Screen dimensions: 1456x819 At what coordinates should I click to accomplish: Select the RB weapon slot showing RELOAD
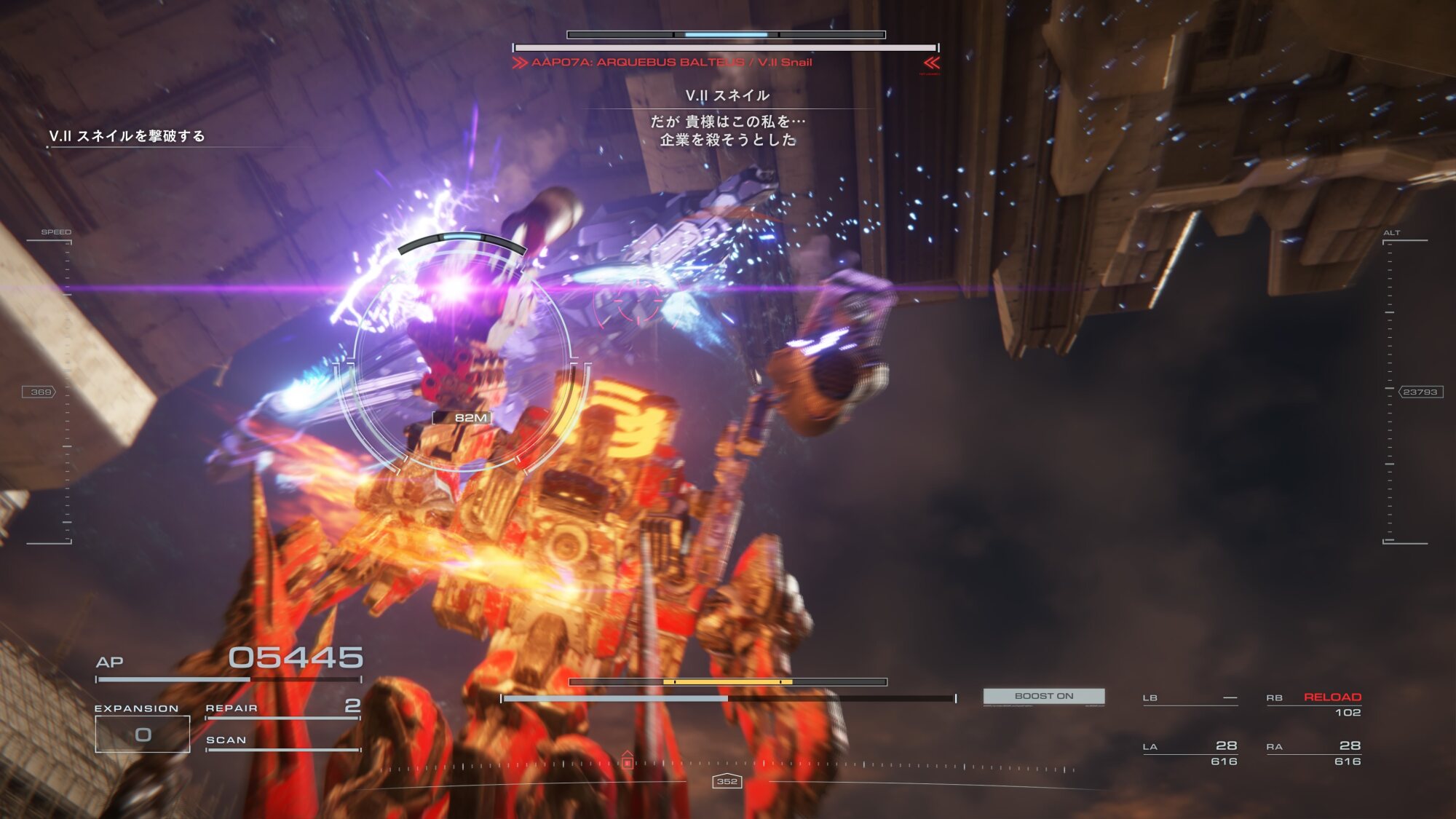(1313, 704)
